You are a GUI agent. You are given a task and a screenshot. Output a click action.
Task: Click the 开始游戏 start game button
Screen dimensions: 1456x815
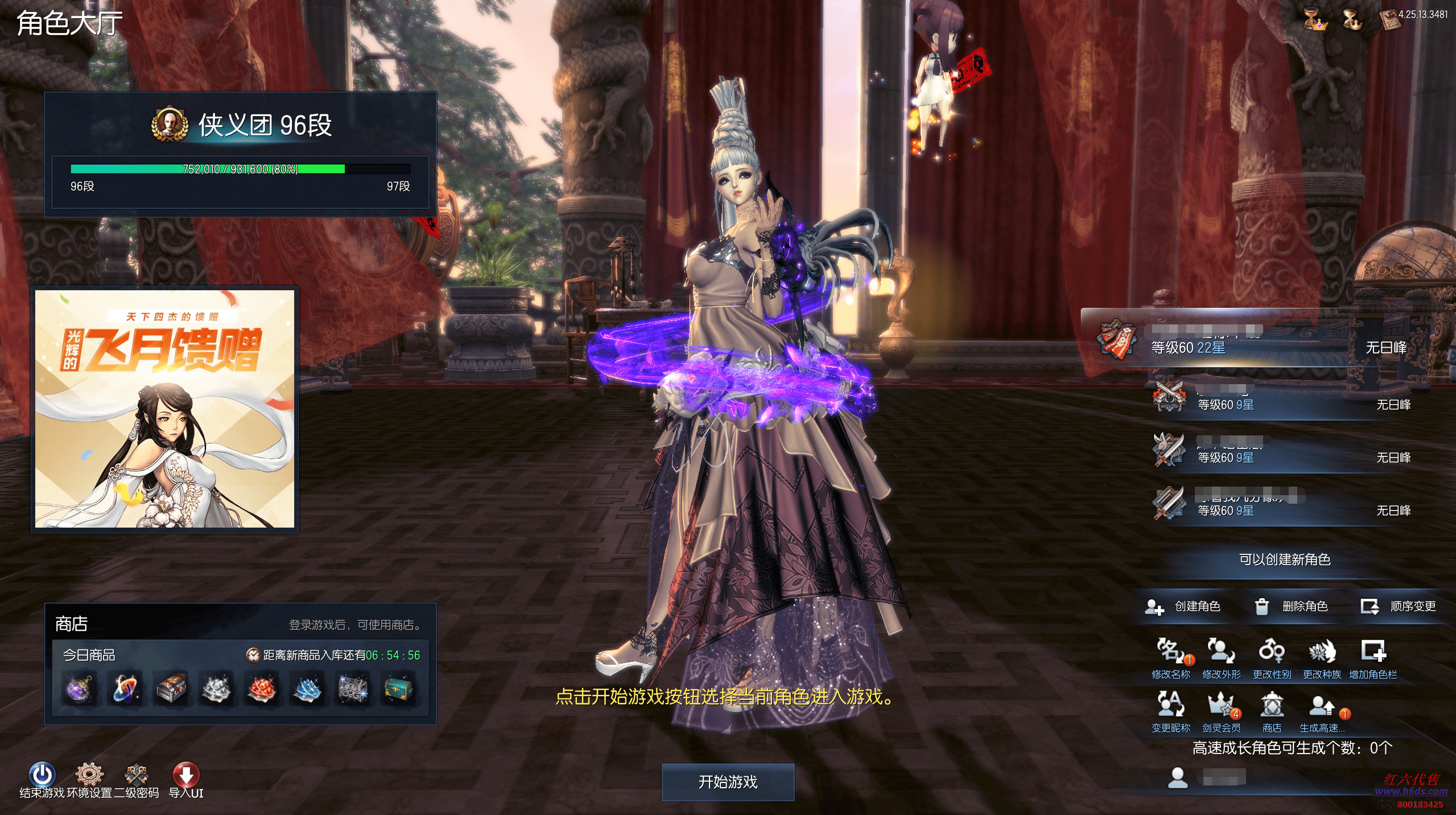(x=728, y=782)
